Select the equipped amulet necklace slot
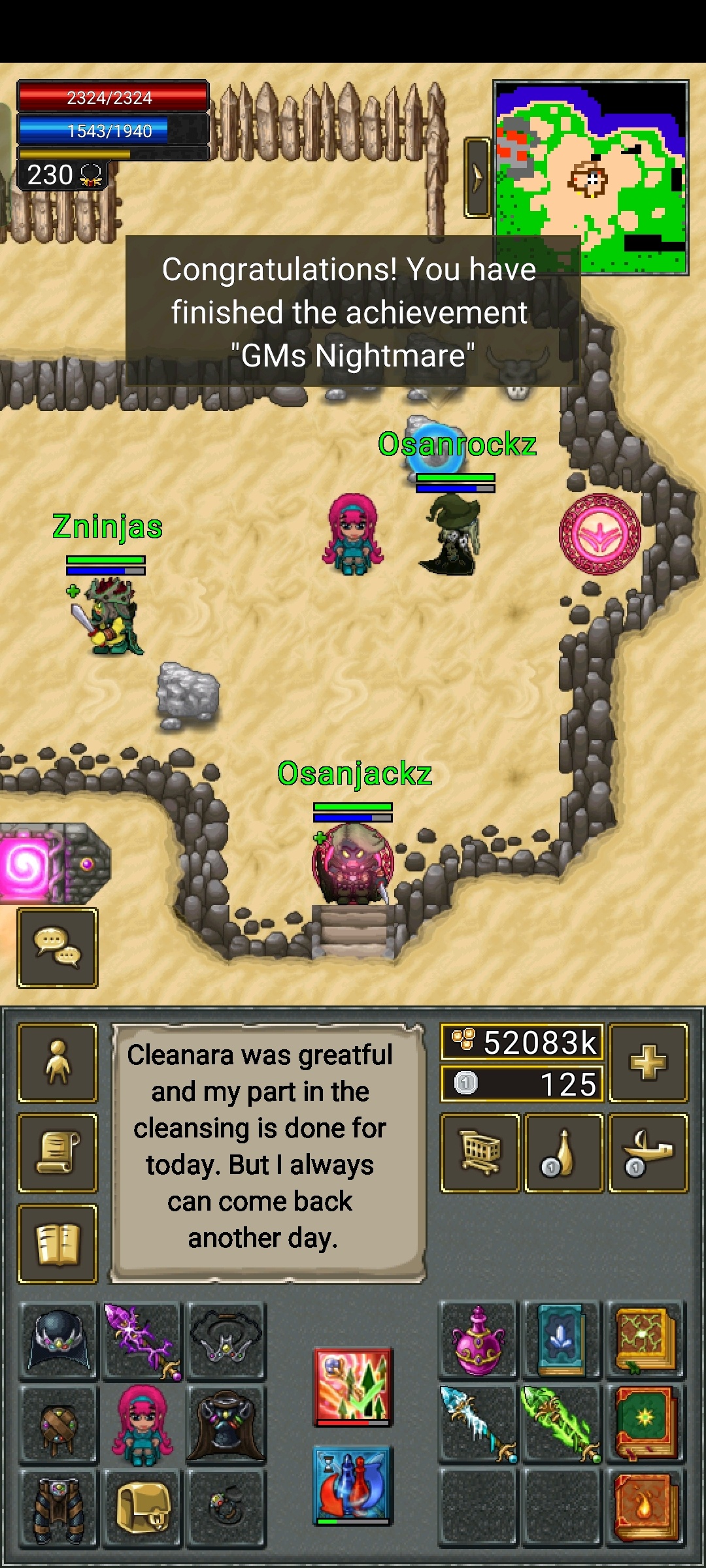Image resolution: width=706 pixels, height=1568 pixels. [x=226, y=1341]
